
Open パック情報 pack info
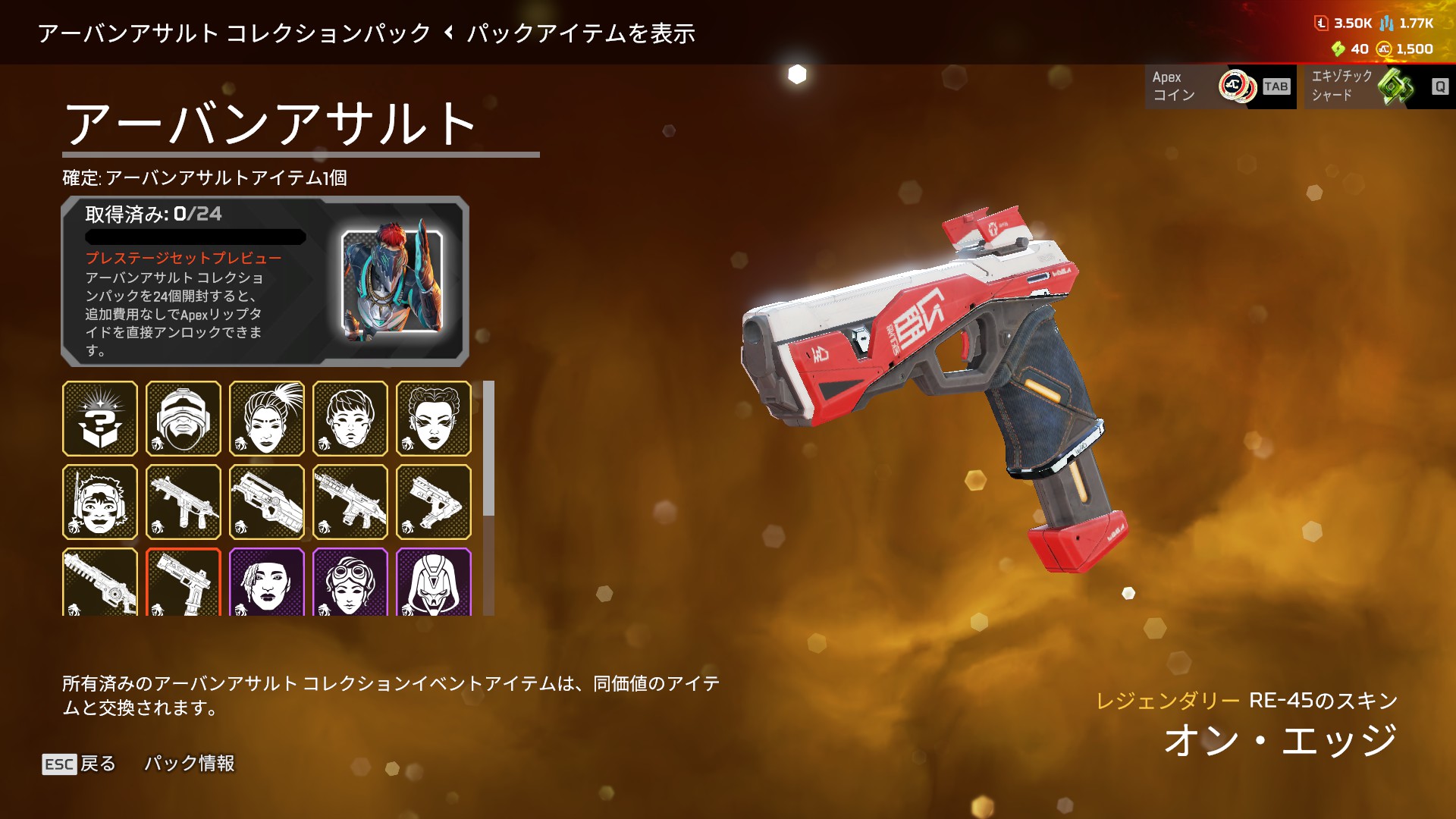[x=190, y=764]
